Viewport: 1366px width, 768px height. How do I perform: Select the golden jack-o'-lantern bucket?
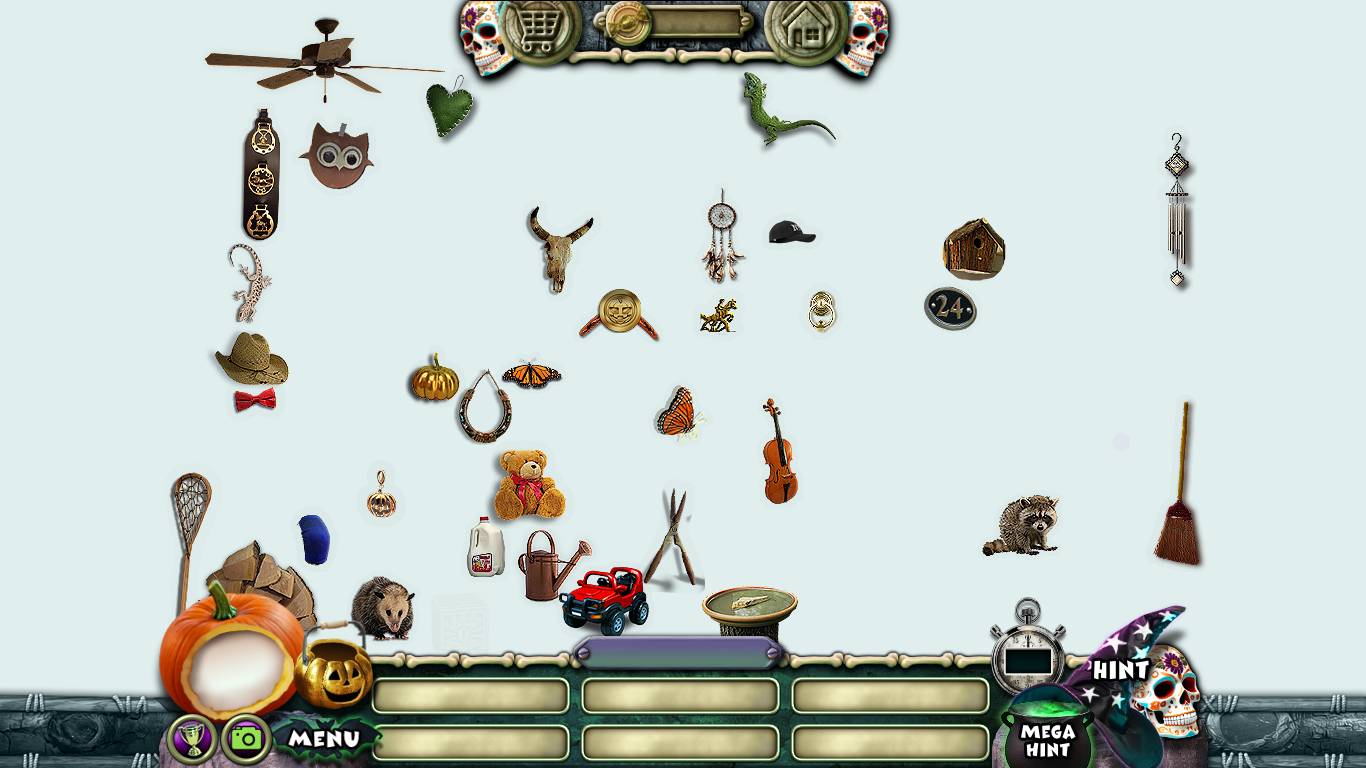pos(334,673)
